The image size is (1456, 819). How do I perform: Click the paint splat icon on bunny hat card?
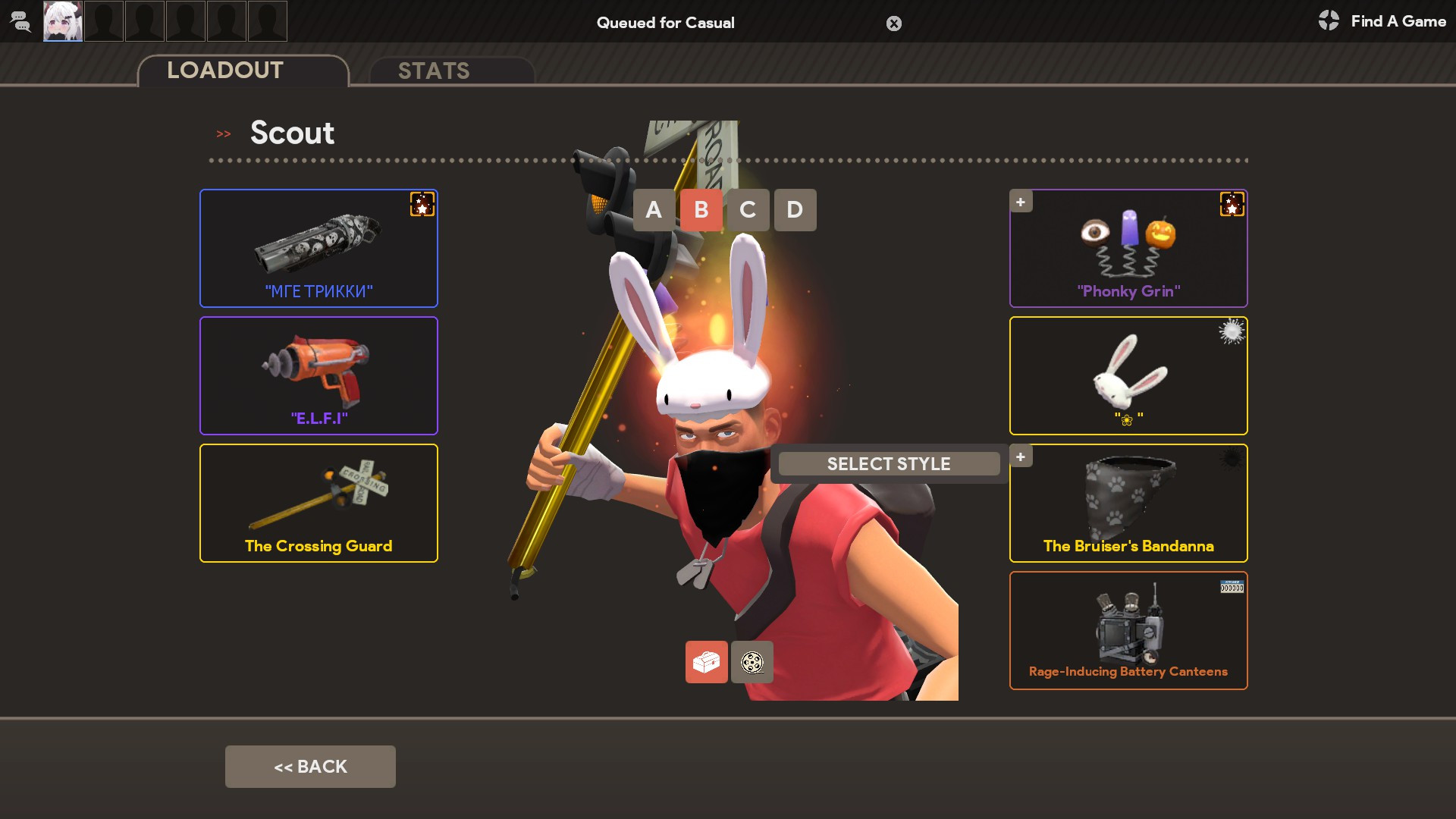tap(1232, 331)
